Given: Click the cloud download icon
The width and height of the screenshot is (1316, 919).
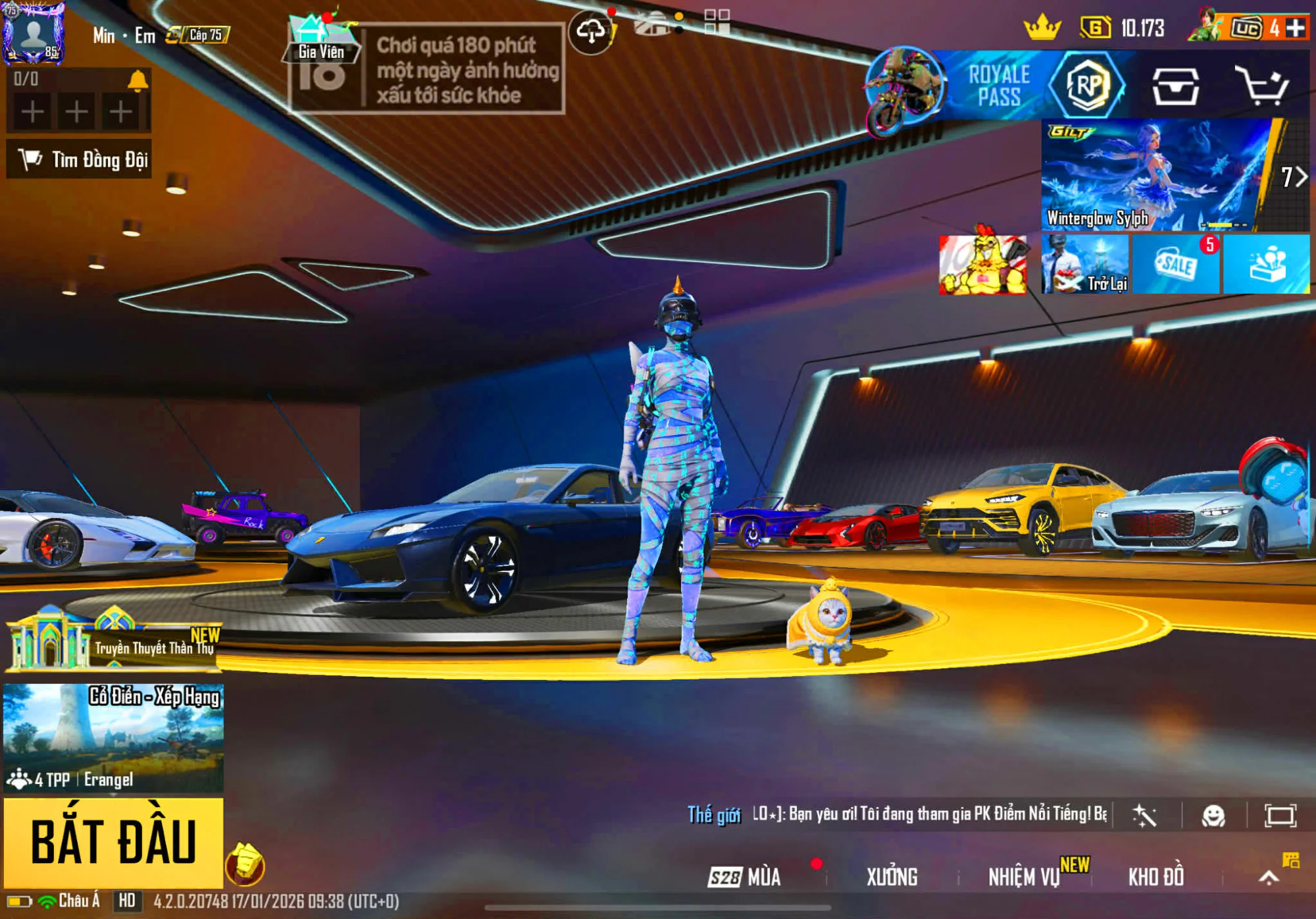Looking at the screenshot, I should 590,31.
